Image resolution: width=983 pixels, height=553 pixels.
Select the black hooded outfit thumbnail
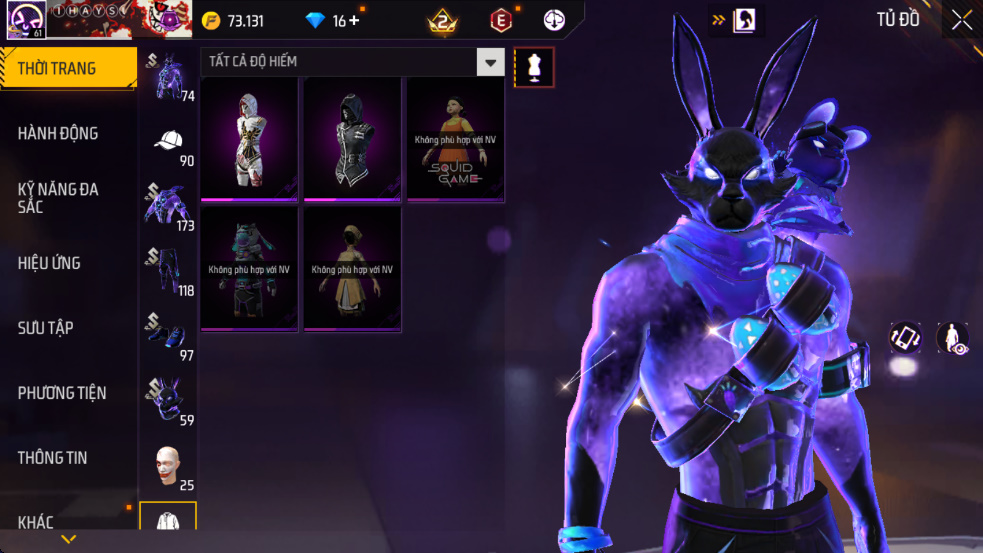point(353,139)
